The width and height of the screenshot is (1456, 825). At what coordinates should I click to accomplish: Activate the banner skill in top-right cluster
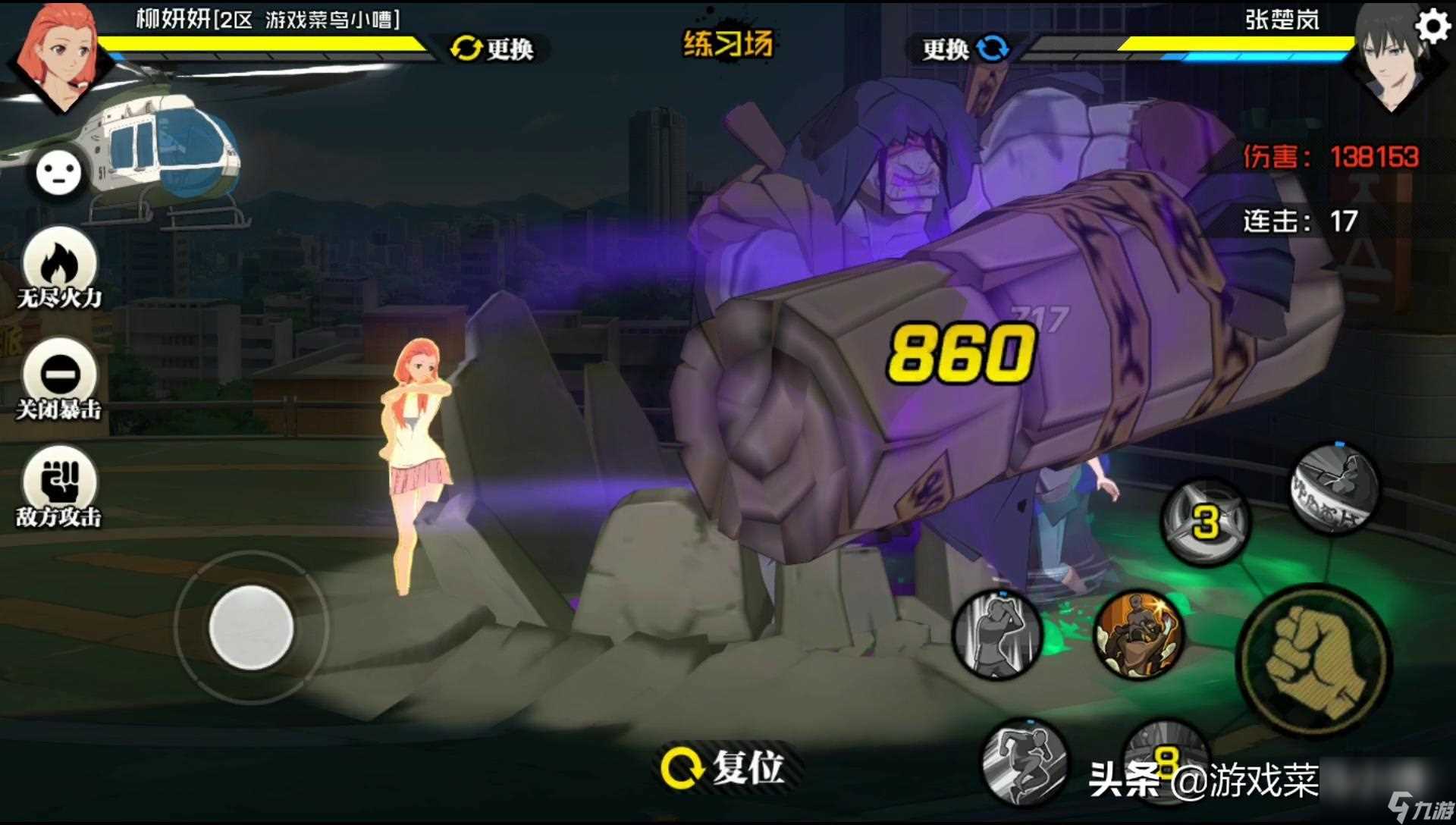pos(1336,489)
